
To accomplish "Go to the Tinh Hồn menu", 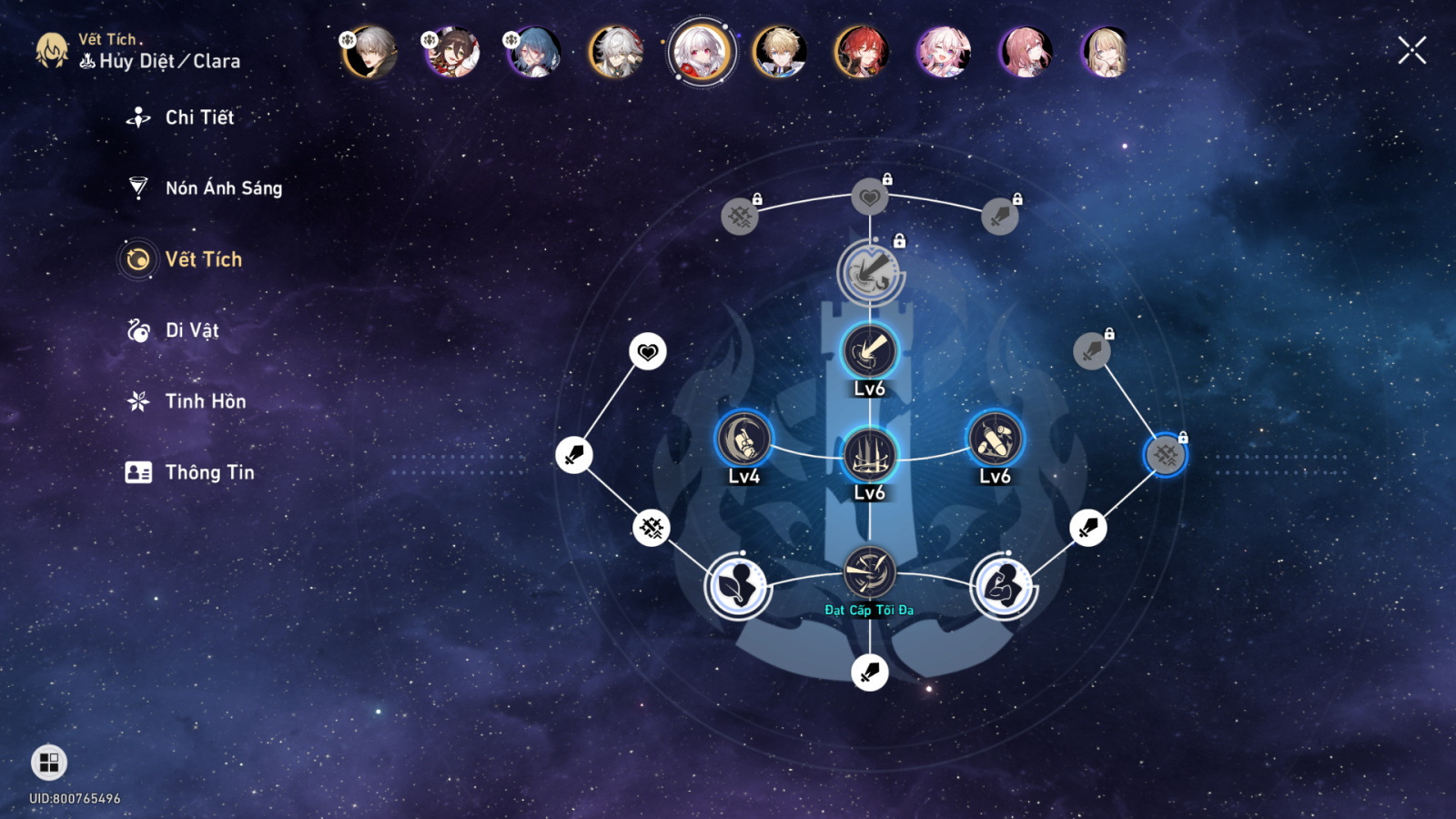I will [205, 401].
